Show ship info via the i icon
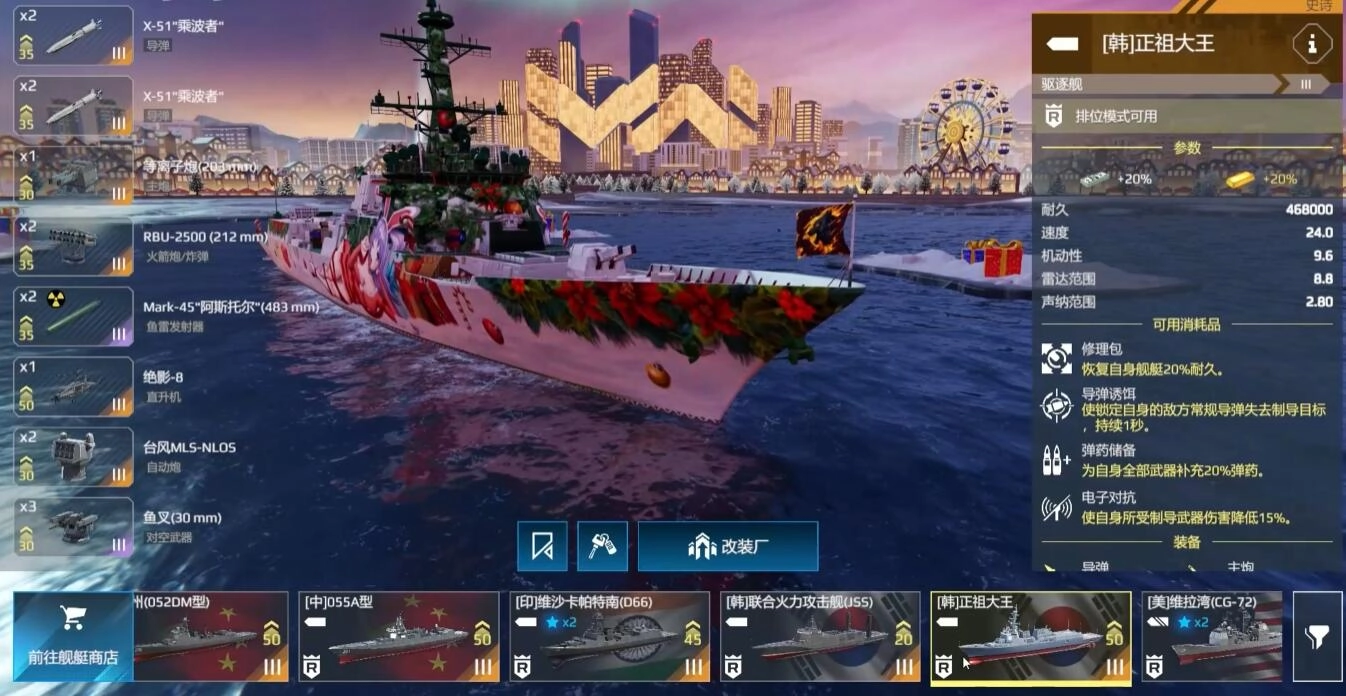 [1311, 44]
